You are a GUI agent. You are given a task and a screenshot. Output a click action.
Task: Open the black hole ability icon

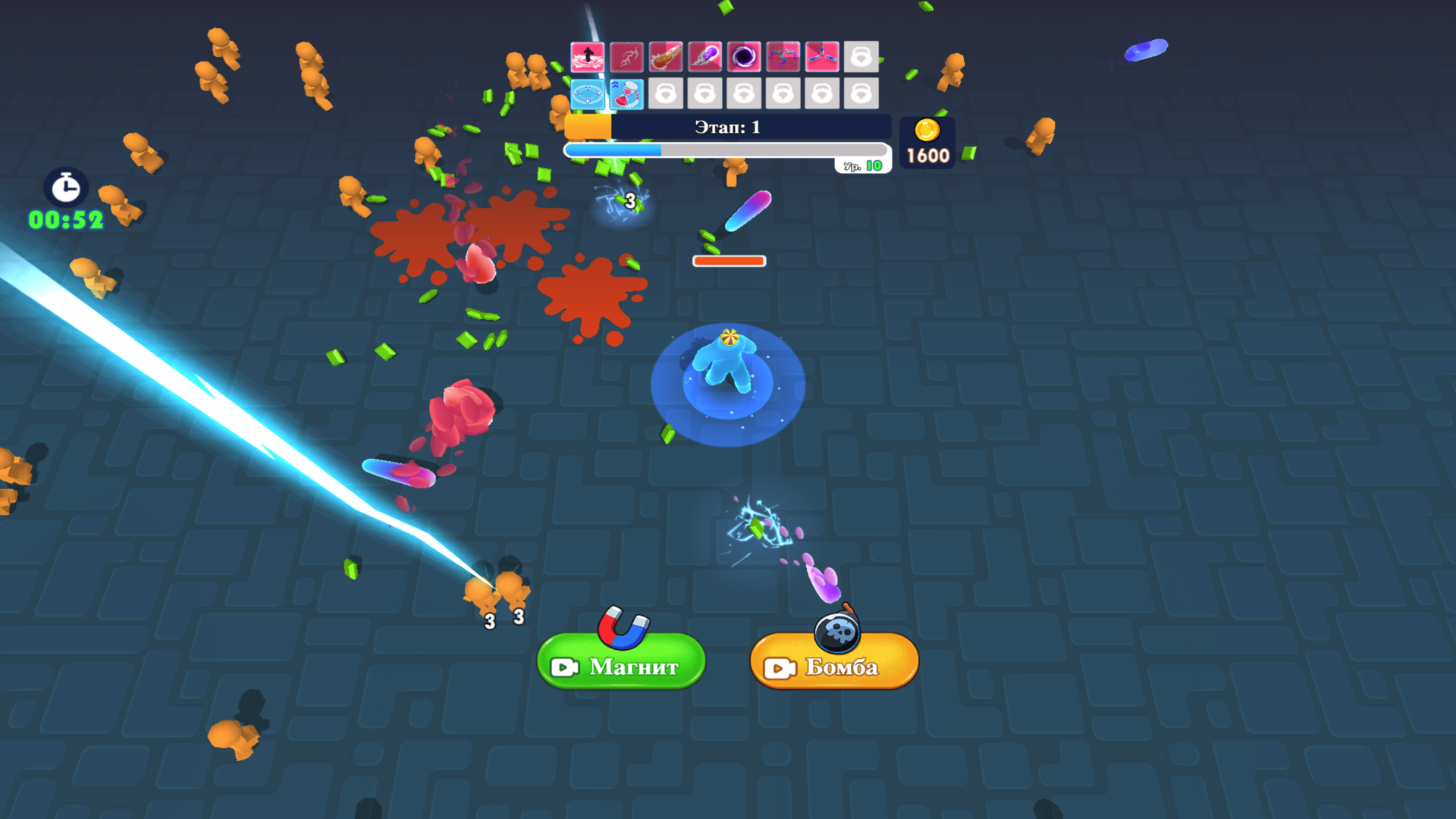point(743,57)
